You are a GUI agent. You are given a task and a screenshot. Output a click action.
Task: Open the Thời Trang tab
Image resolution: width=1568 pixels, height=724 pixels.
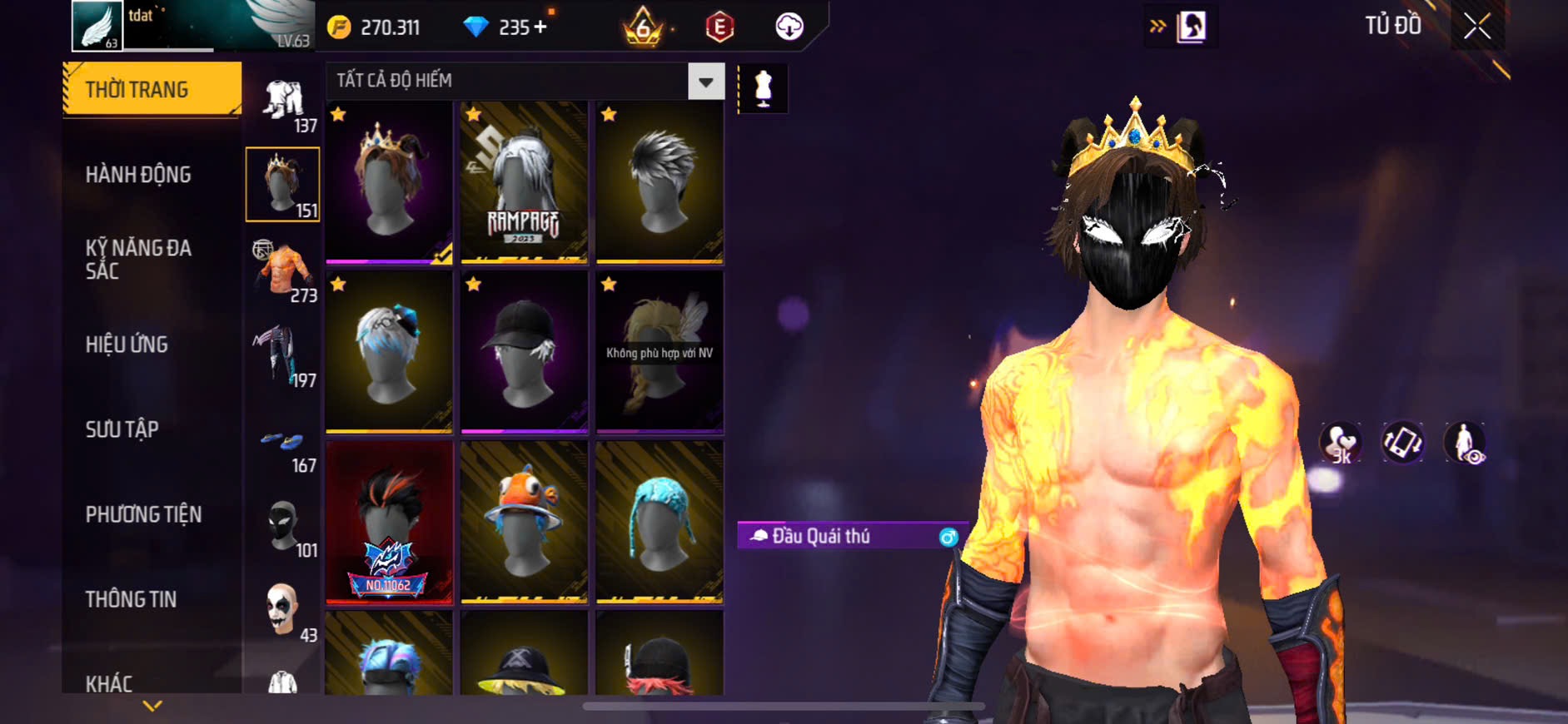(x=152, y=89)
